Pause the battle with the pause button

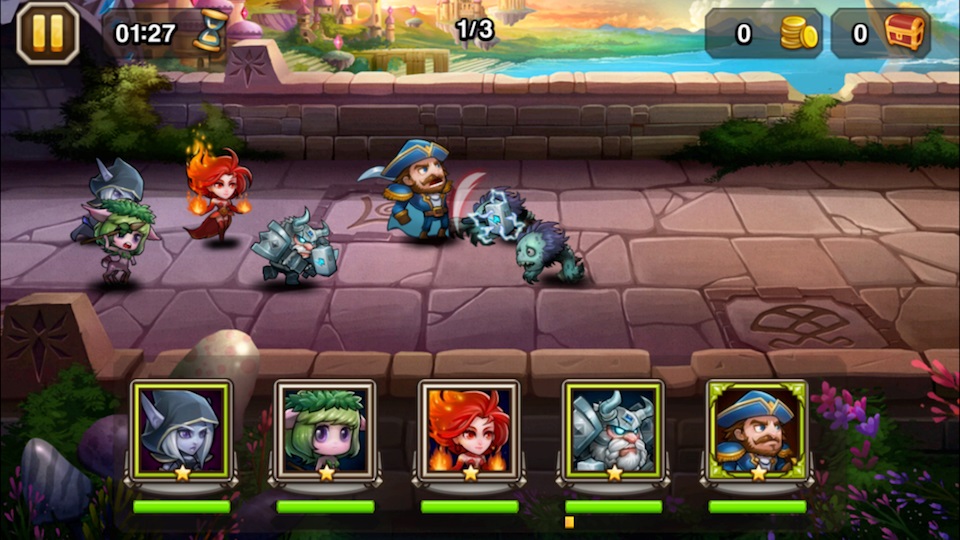pyautogui.click(x=47, y=33)
